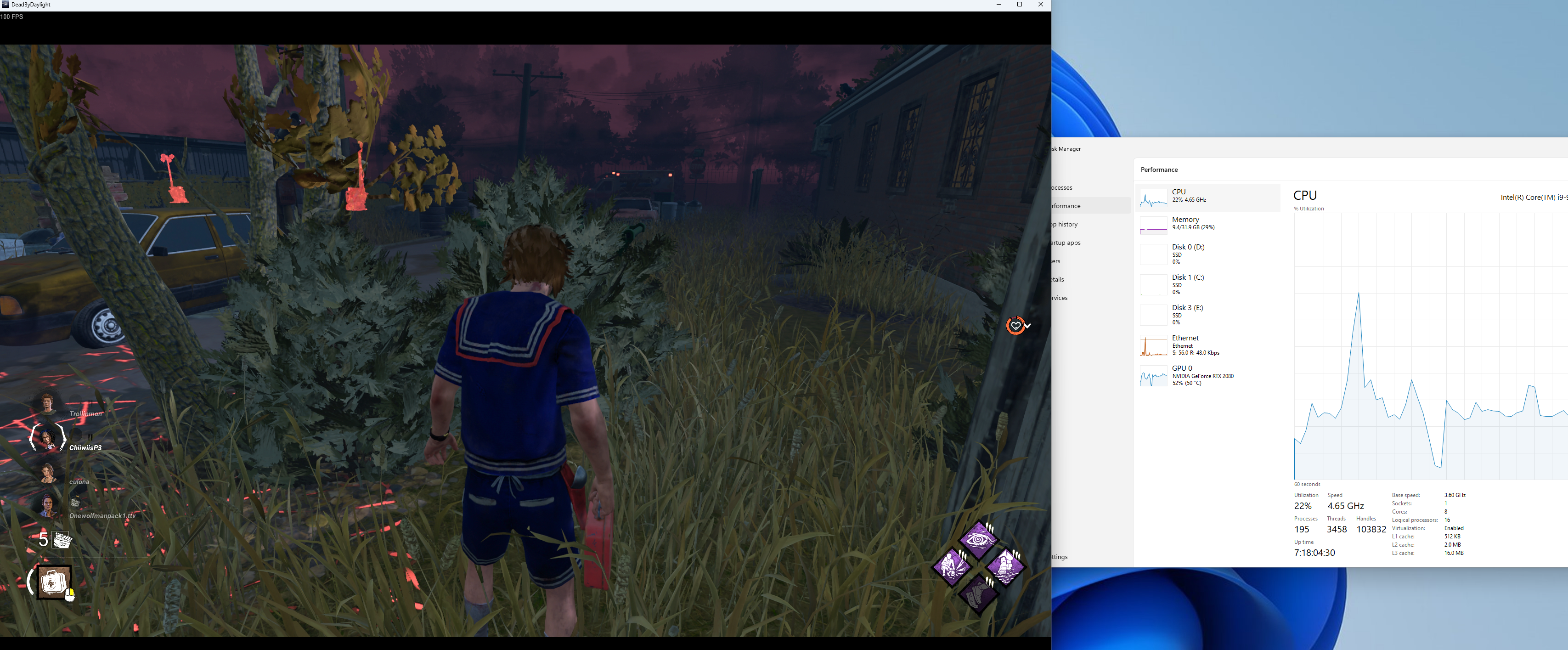Select the Kindred eye perk icon
This screenshot has width=1568, height=650.
pos(978,541)
